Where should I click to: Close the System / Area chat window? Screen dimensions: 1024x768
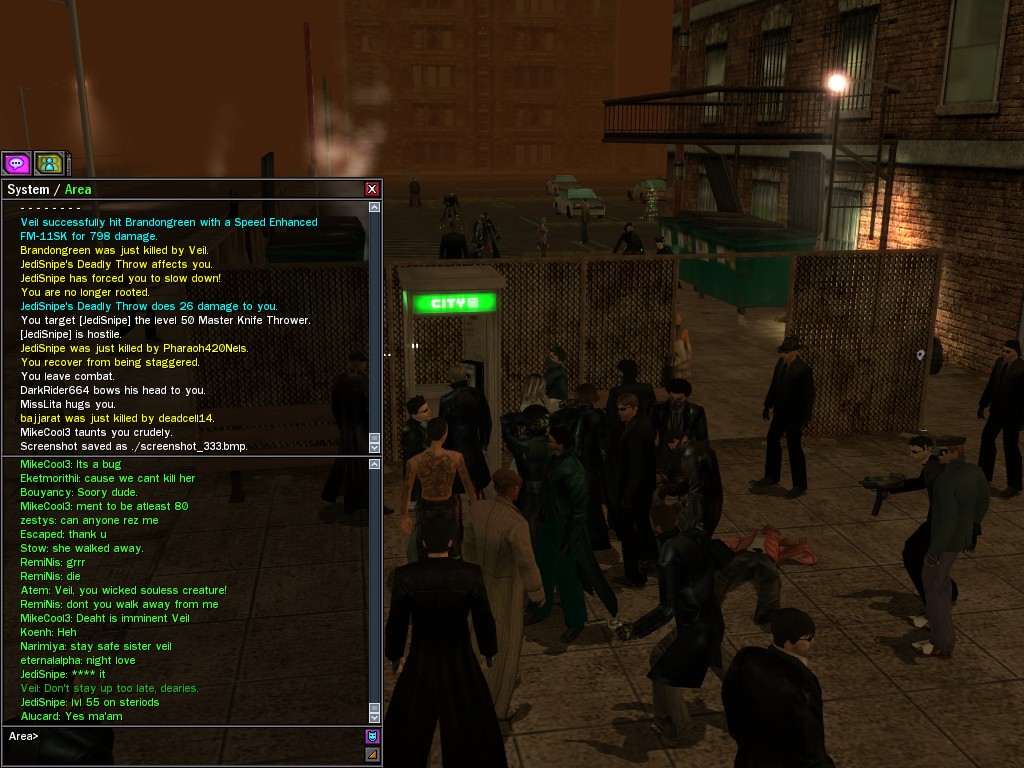(372, 189)
